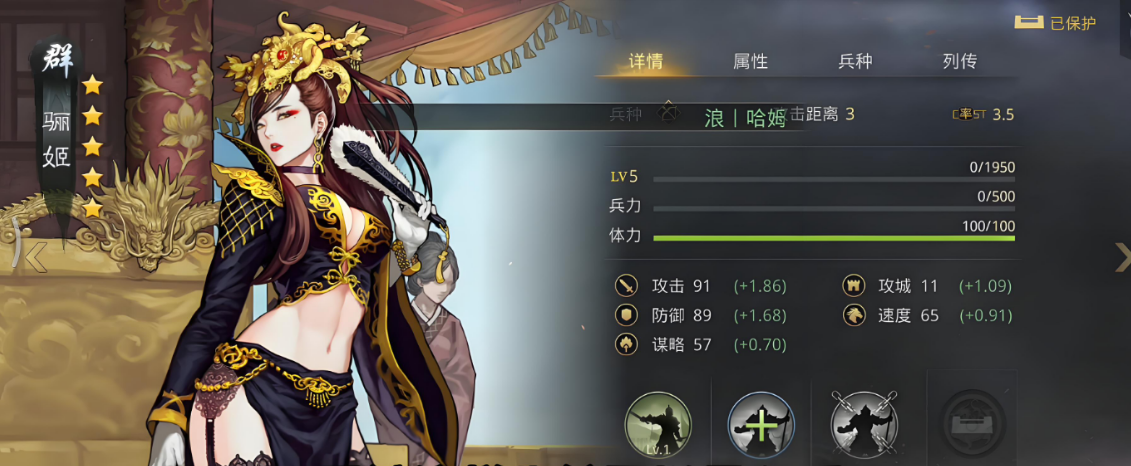Open the crossed swords skill slot
The width and height of the screenshot is (1131, 466).
[x=864, y=424]
